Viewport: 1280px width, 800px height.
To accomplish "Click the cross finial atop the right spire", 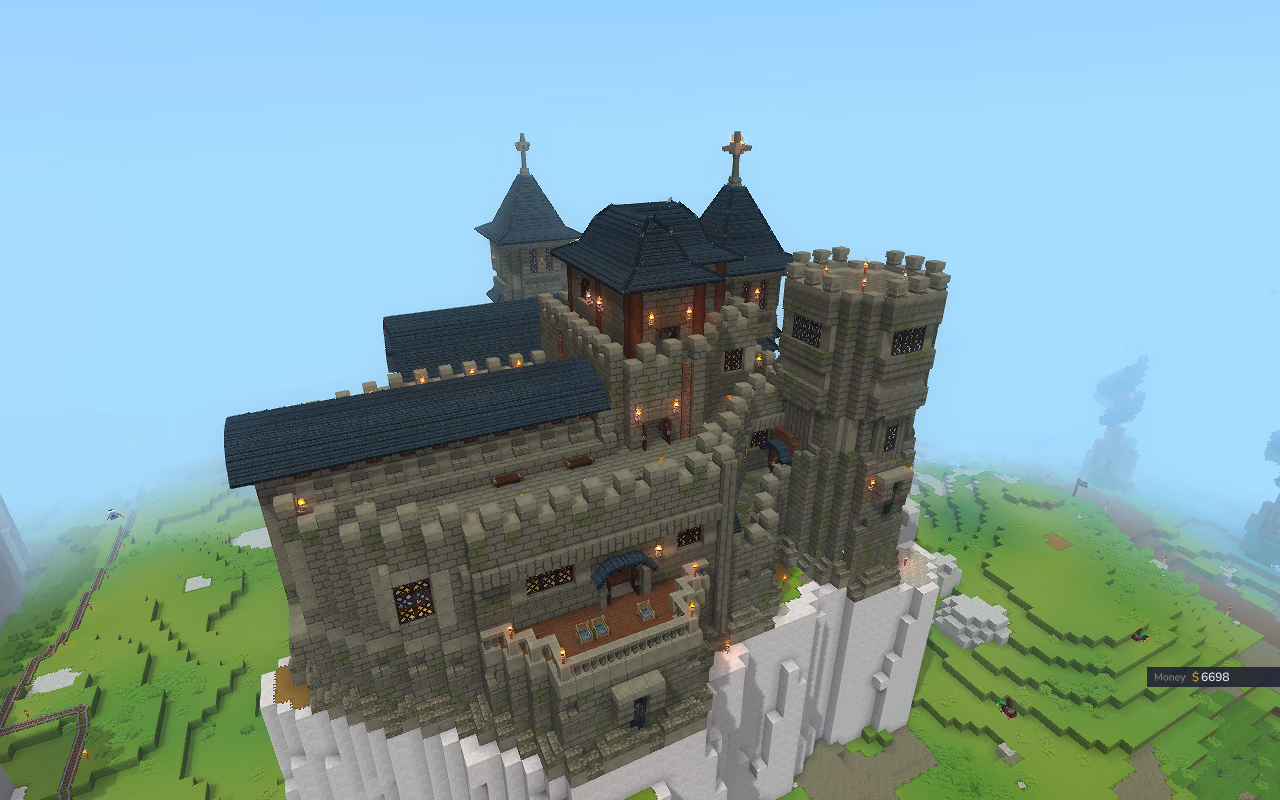I will tap(736, 146).
